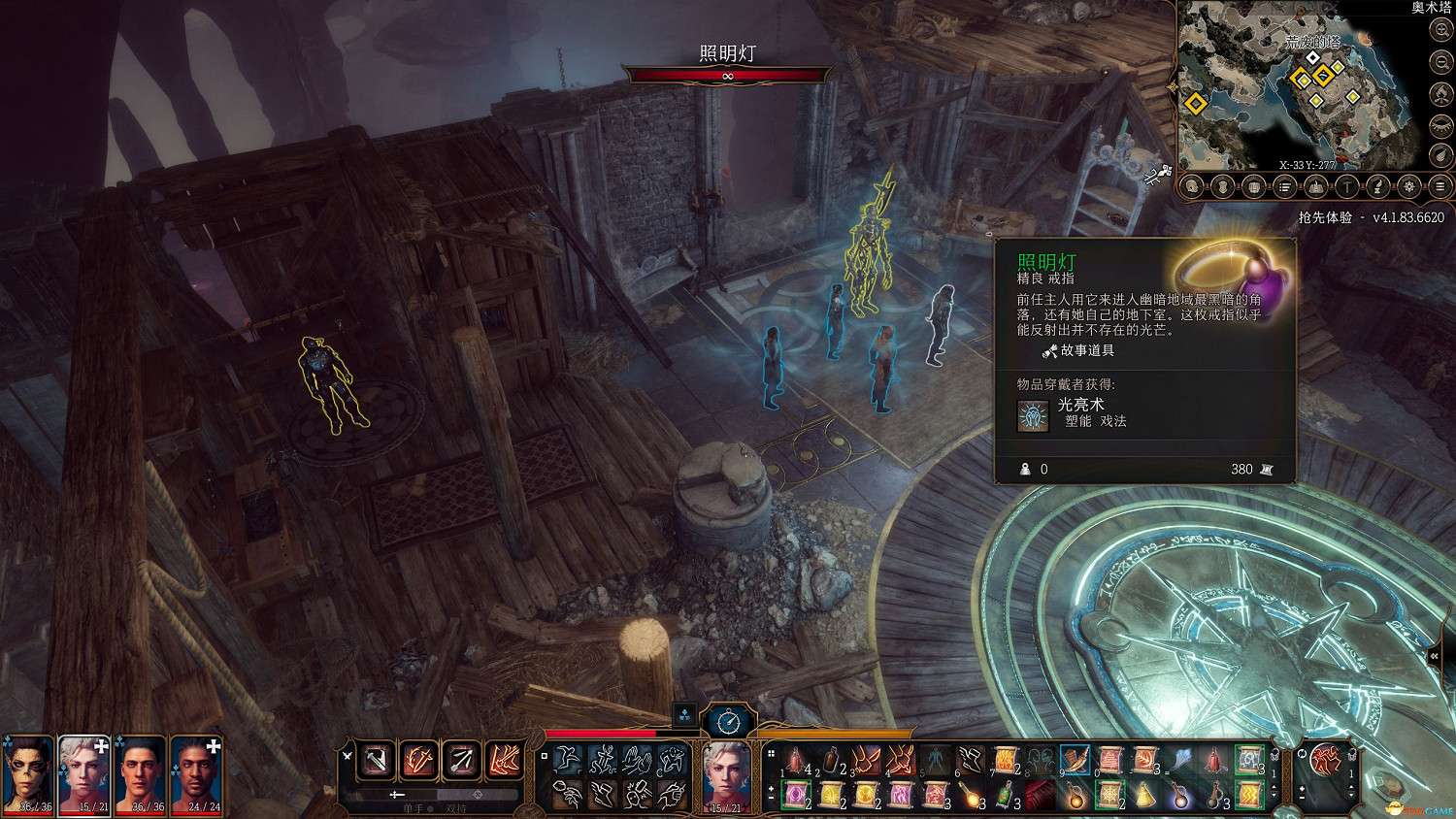Open the hammer crafting icon under the minimap
Image resolution: width=1456 pixels, height=819 pixels.
[x=1347, y=186]
